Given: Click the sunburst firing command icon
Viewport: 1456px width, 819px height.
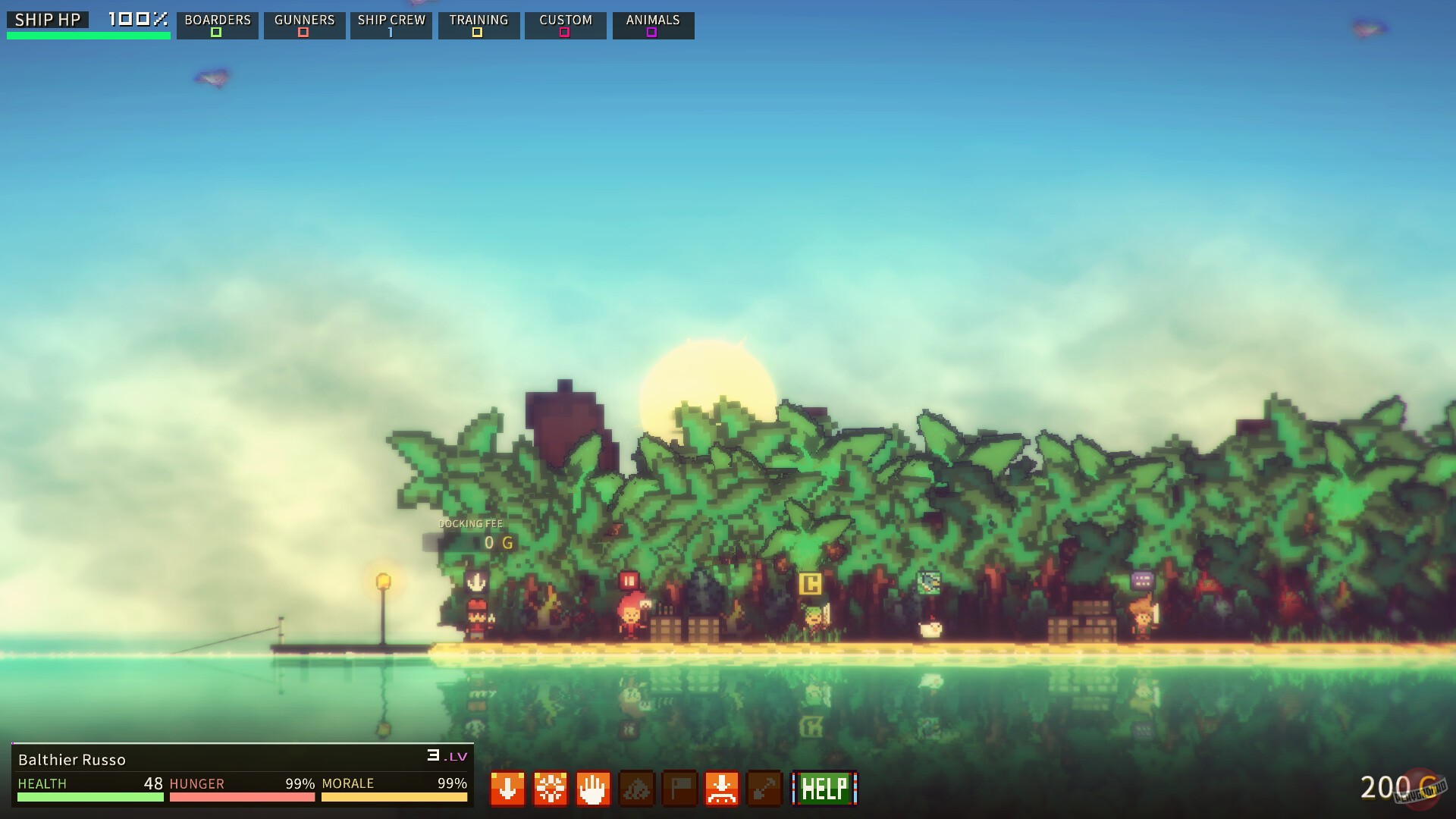Looking at the screenshot, I should click(551, 789).
